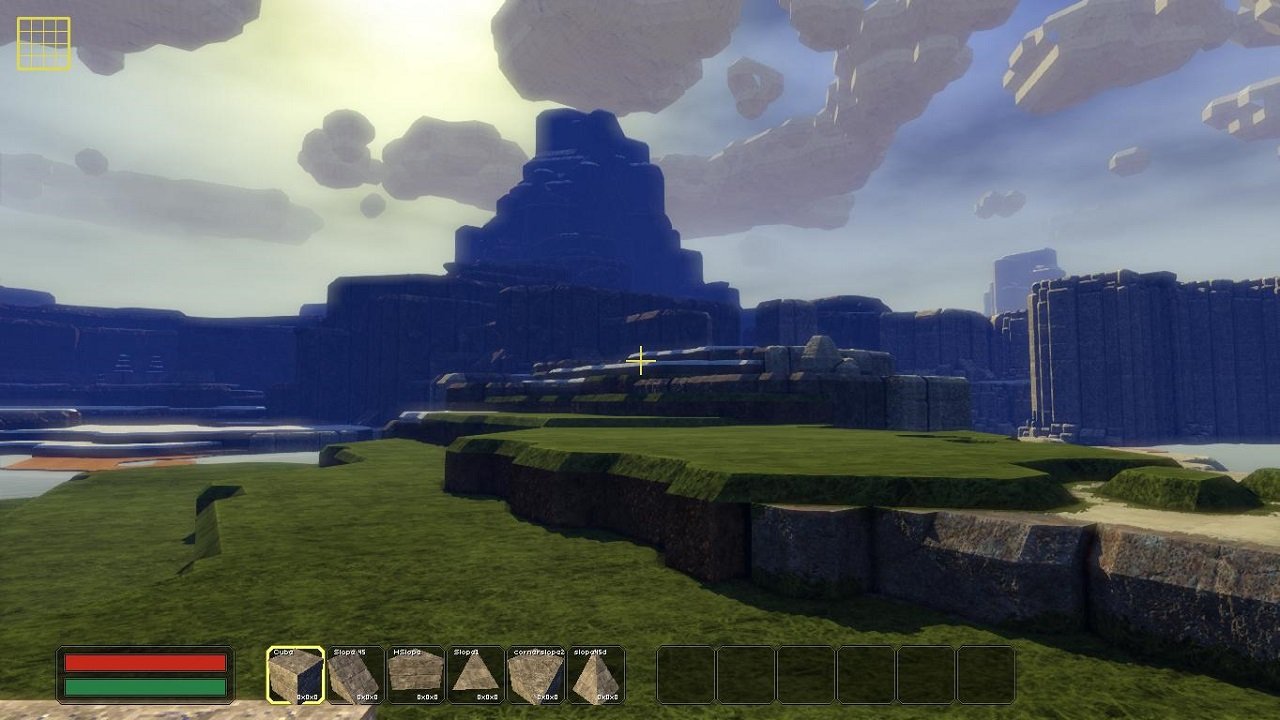Pick the HSlope block in the hotbar

[415, 675]
